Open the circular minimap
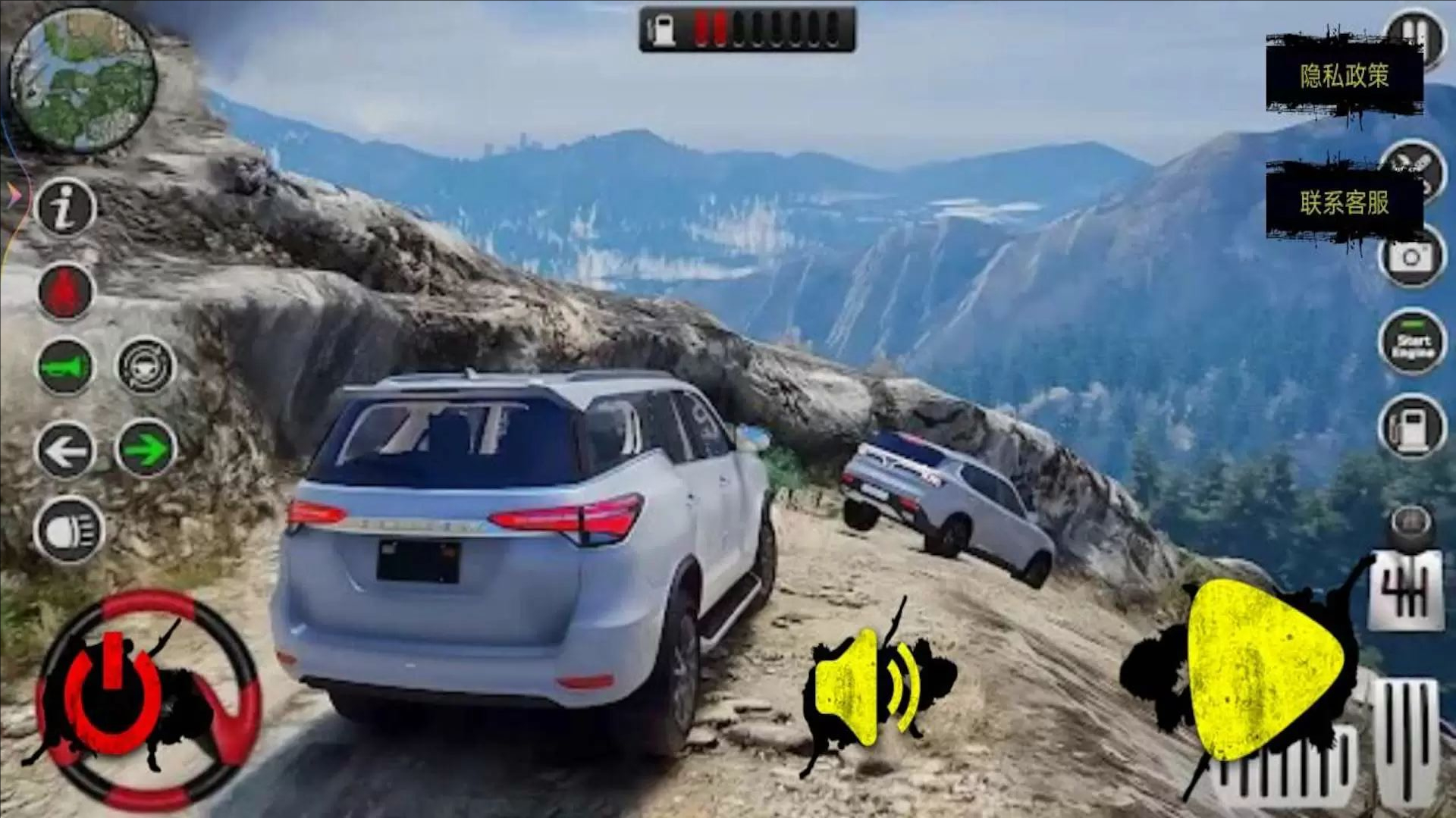 [83, 80]
